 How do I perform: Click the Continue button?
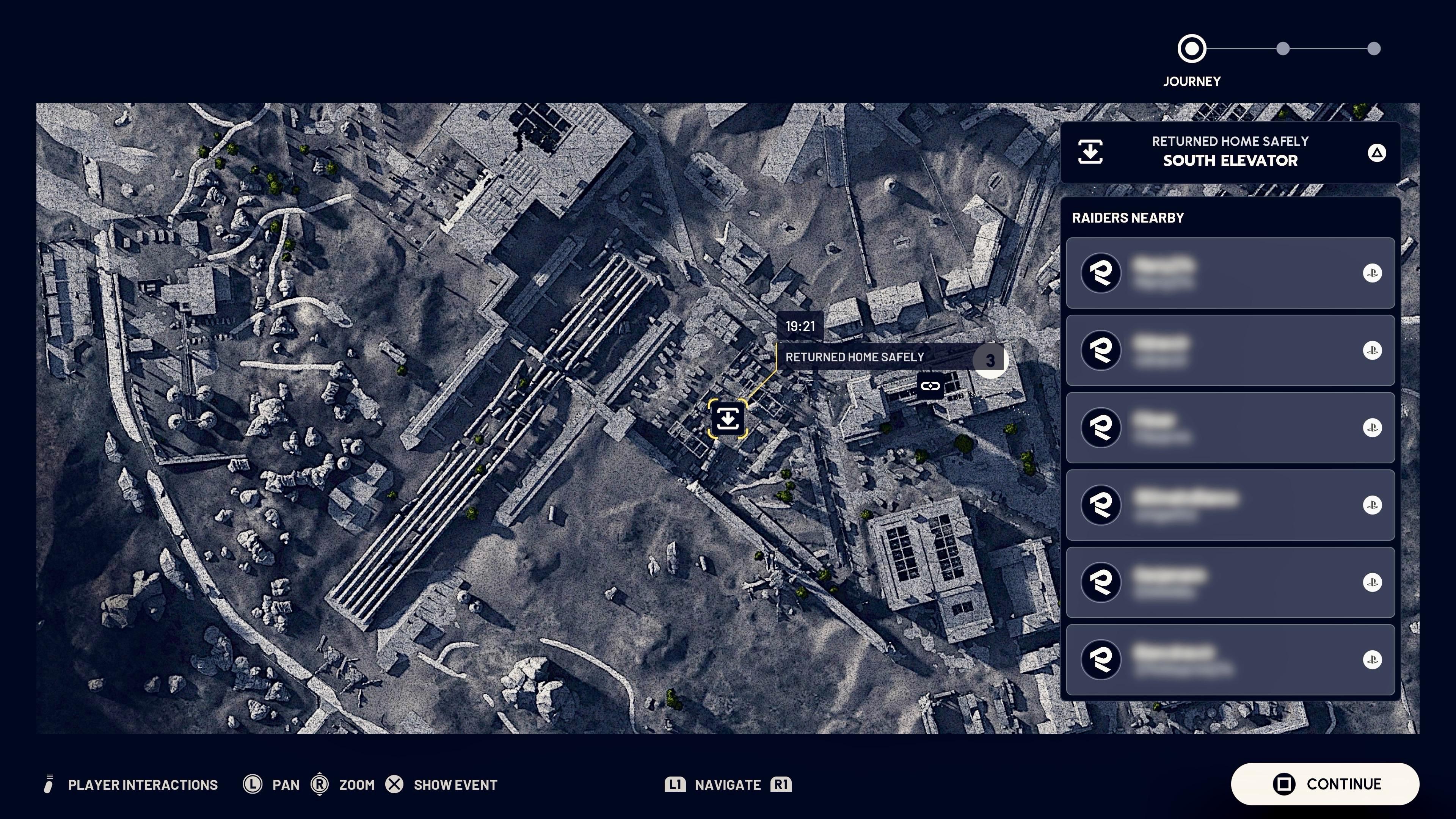(x=1325, y=784)
